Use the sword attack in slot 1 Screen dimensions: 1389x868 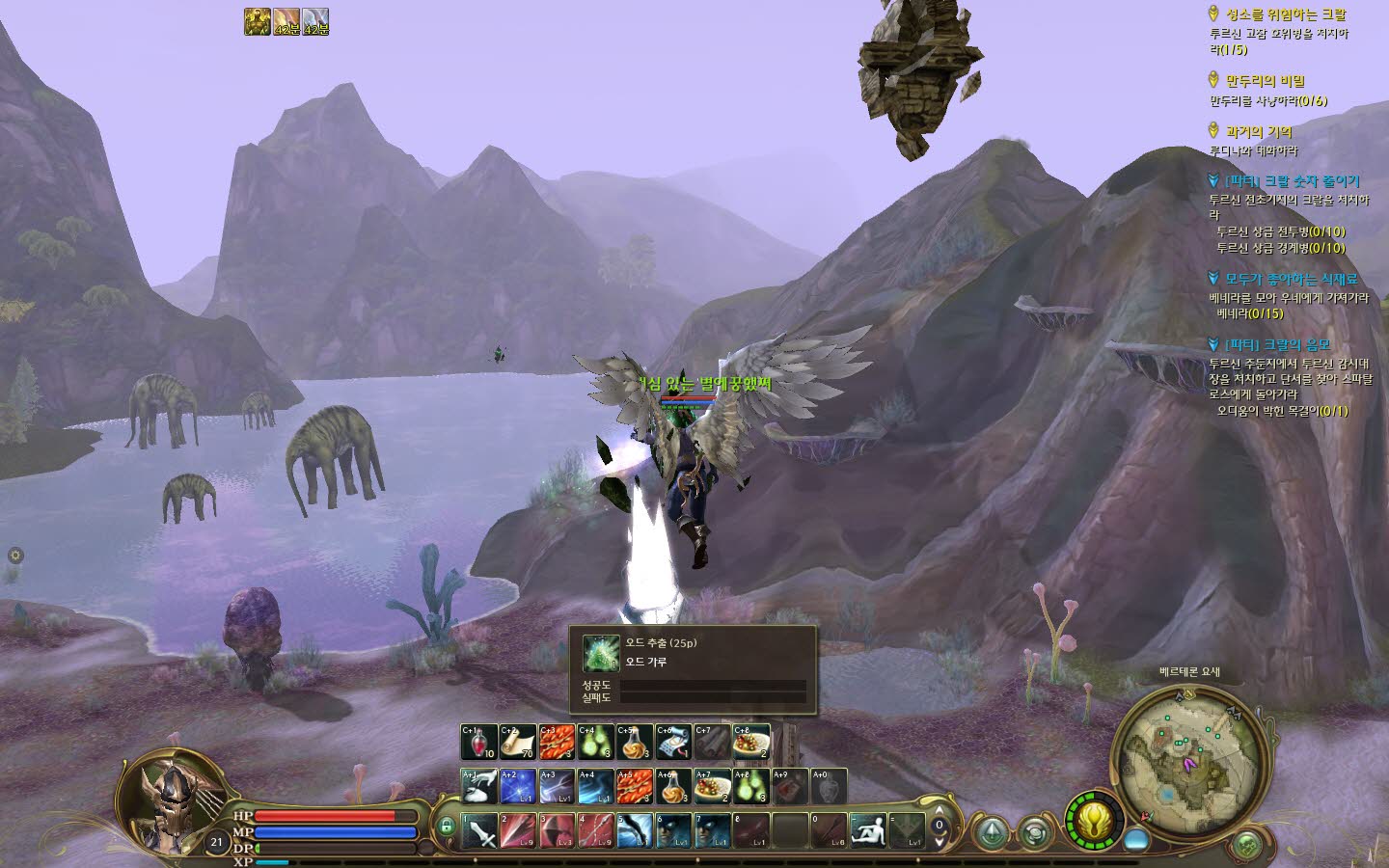click(x=479, y=830)
